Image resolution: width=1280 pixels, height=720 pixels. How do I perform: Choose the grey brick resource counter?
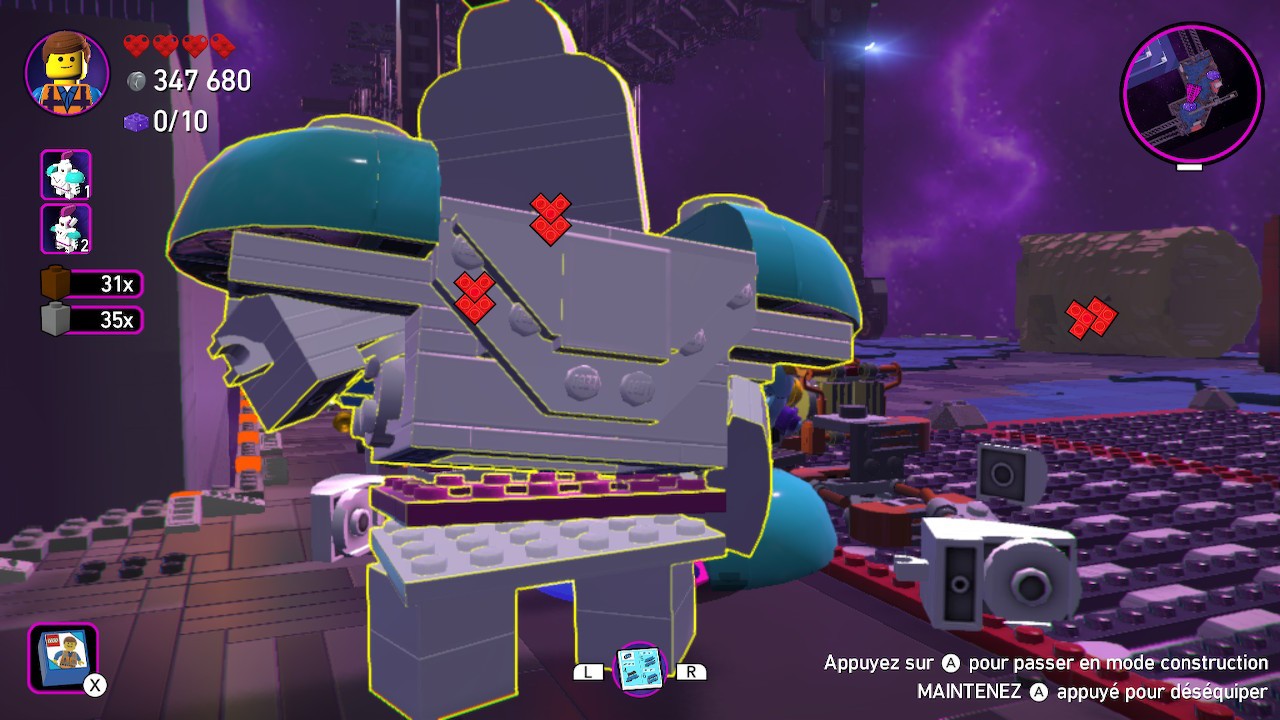coord(92,320)
